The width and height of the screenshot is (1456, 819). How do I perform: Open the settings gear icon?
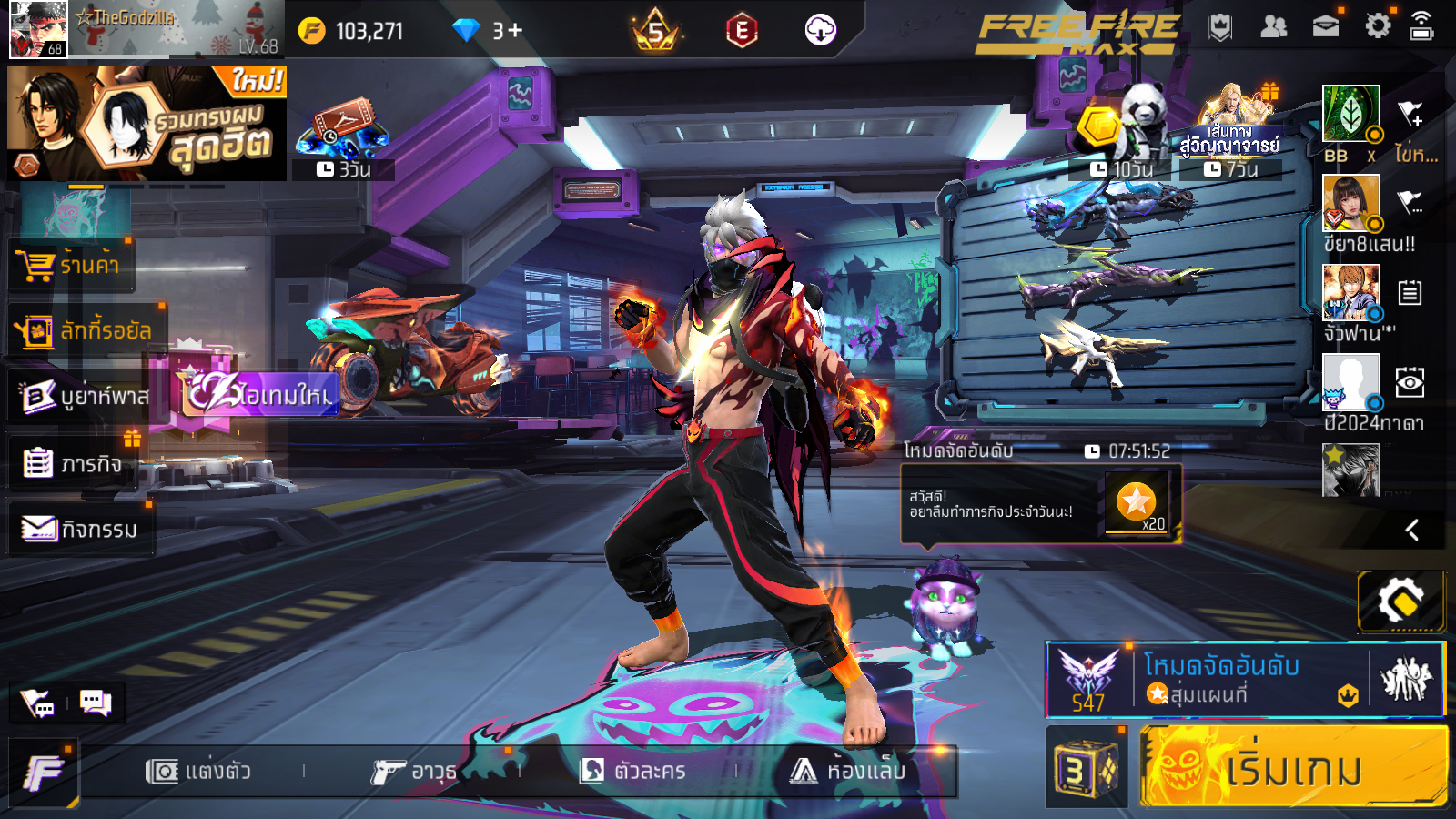coord(1378,26)
